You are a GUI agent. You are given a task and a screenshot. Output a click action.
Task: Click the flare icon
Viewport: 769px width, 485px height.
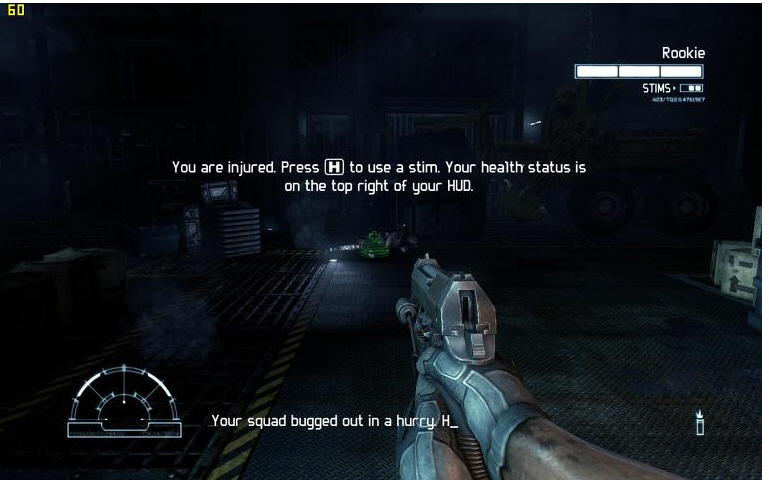click(x=700, y=422)
